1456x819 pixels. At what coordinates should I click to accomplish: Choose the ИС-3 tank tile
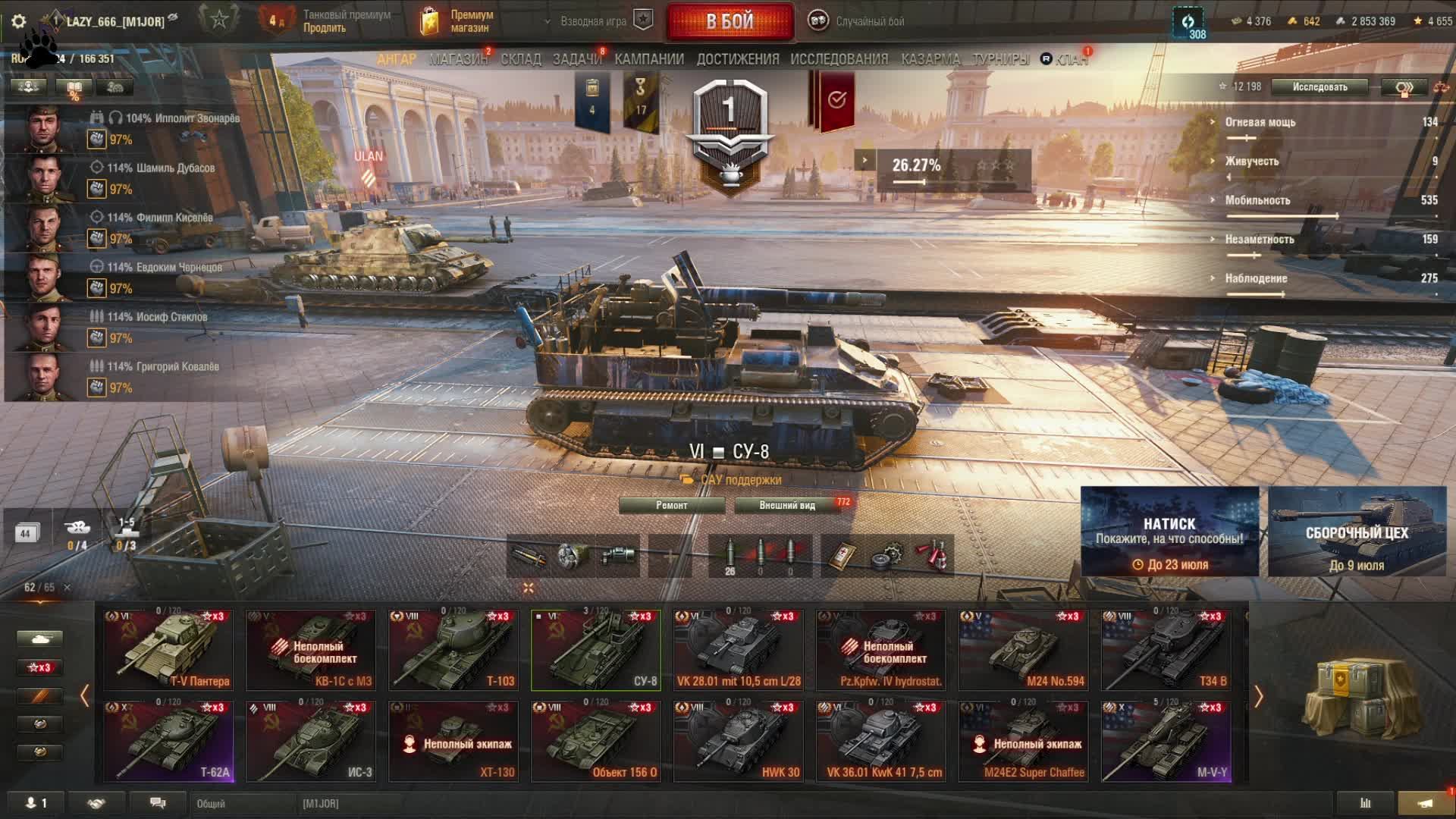pyautogui.click(x=311, y=741)
